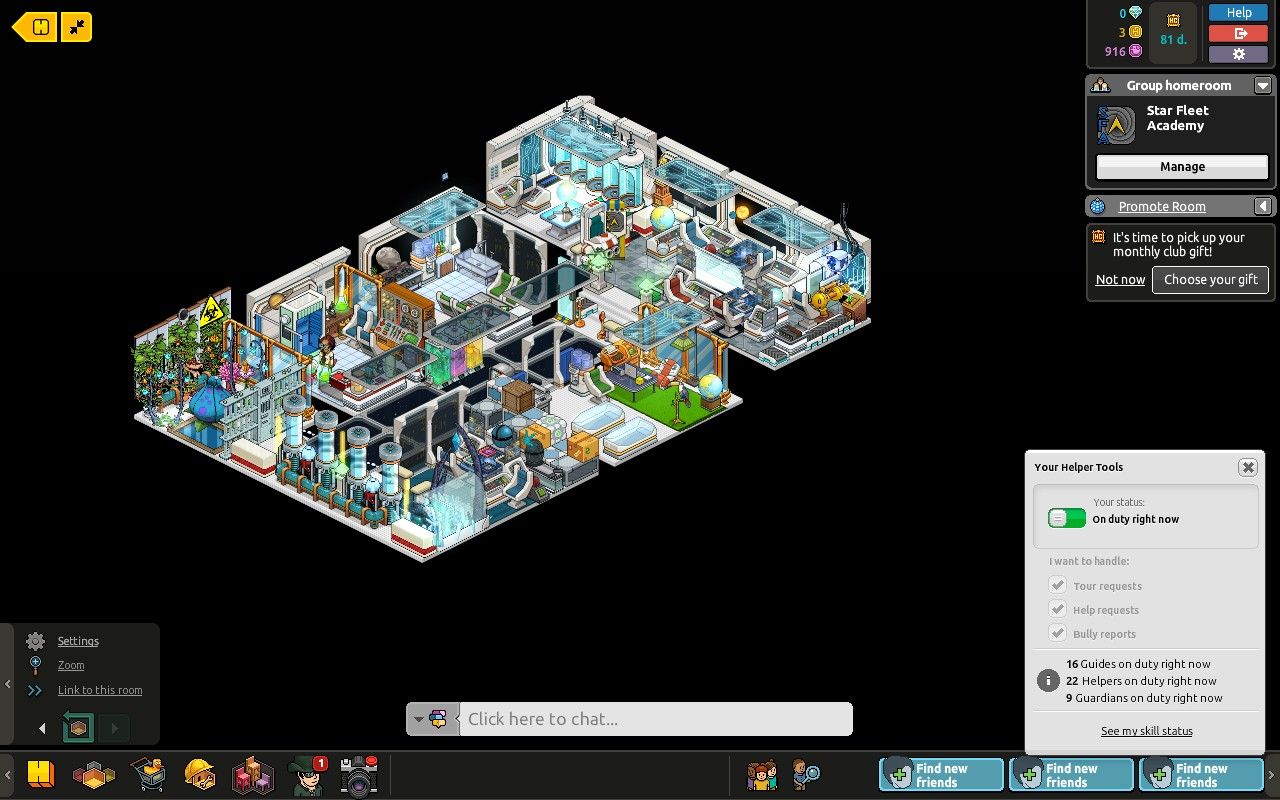Click the red sign-out icon
This screenshot has height=800, width=1280.
(x=1238, y=33)
